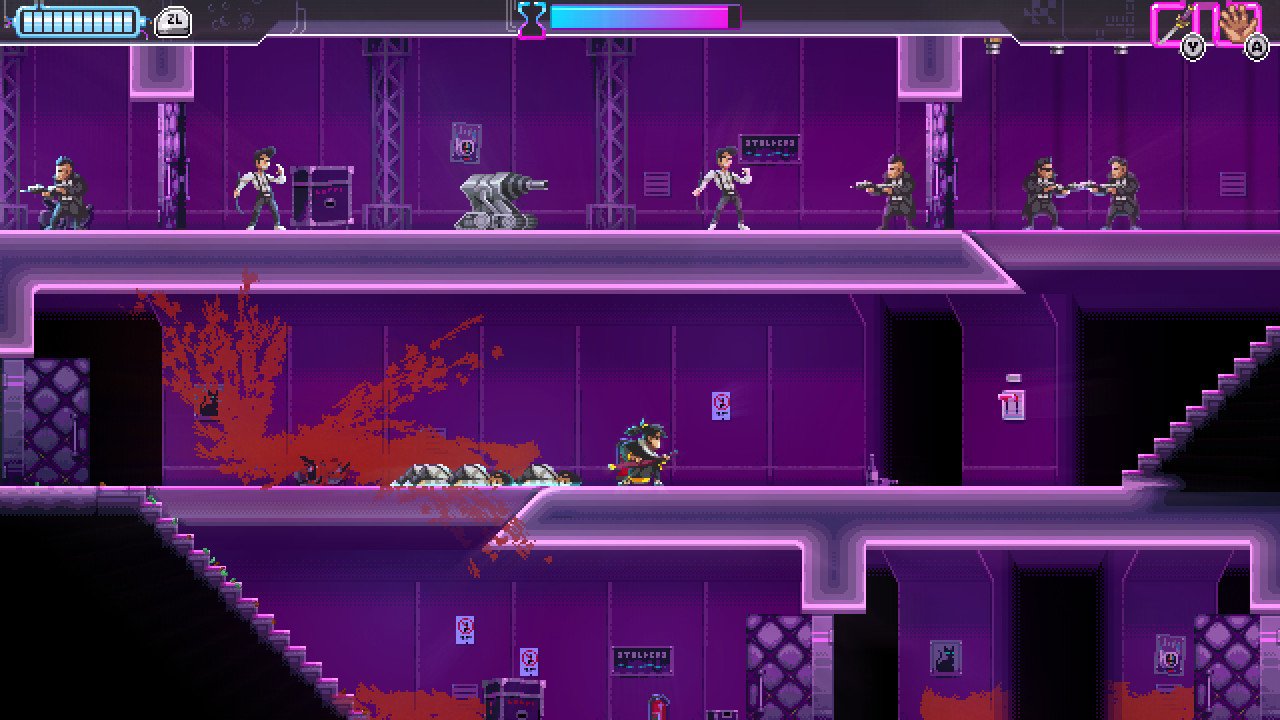
Task: Click the Y button badge under the katana
Action: tap(1191, 44)
